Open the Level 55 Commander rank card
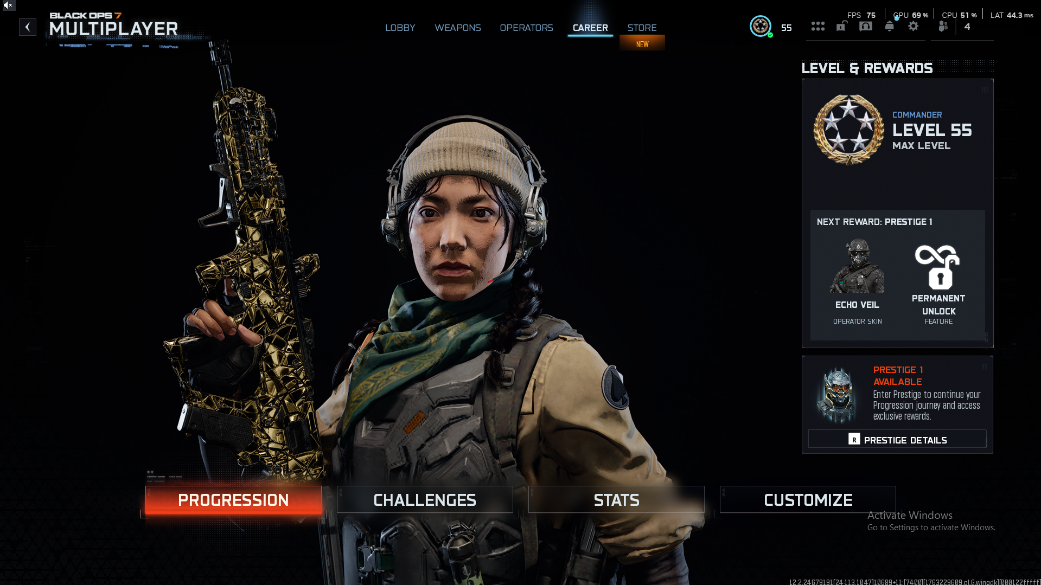1041x585 pixels. pyautogui.click(x=897, y=130)
